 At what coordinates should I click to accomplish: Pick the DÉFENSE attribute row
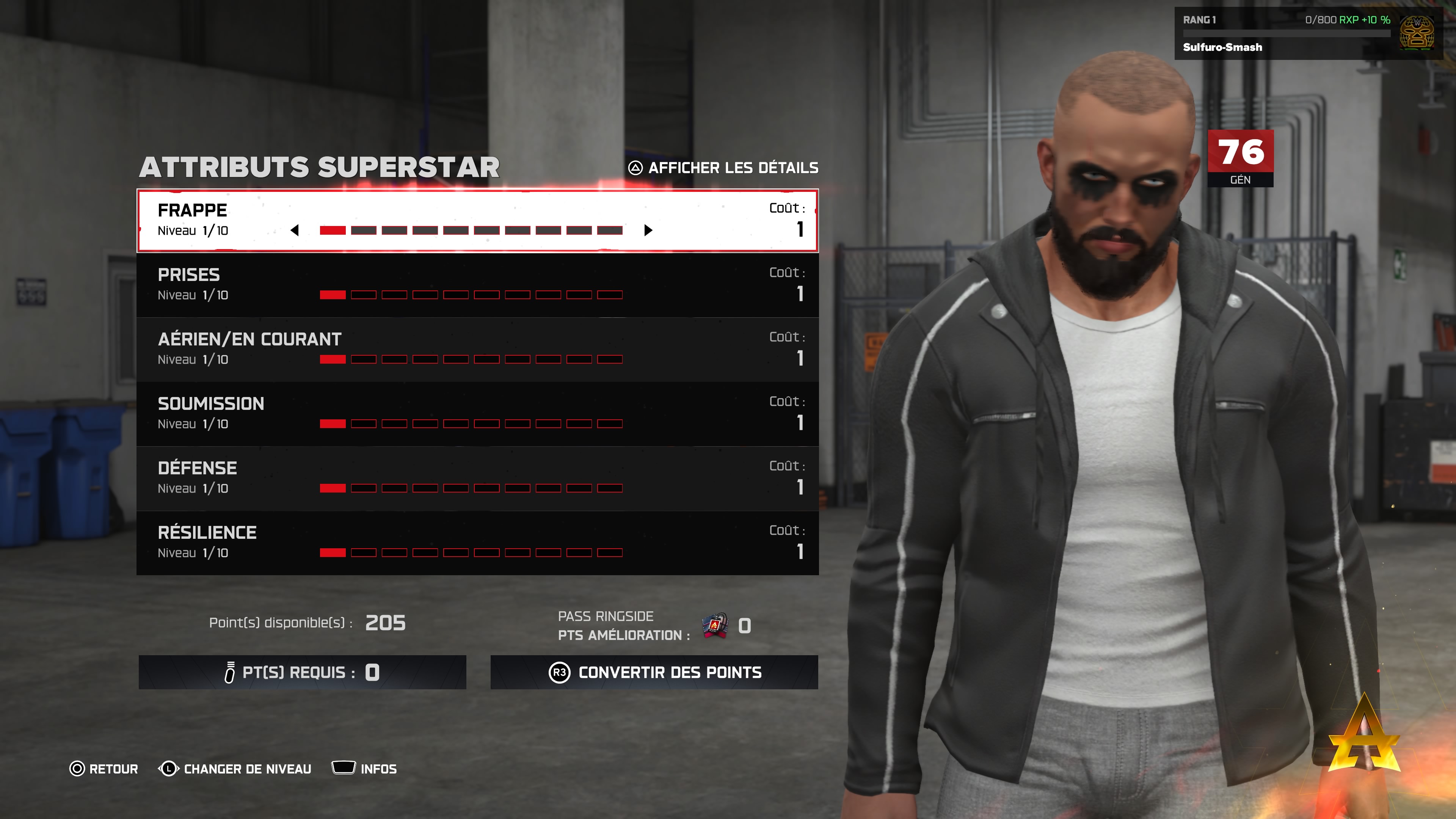[477, 478]
